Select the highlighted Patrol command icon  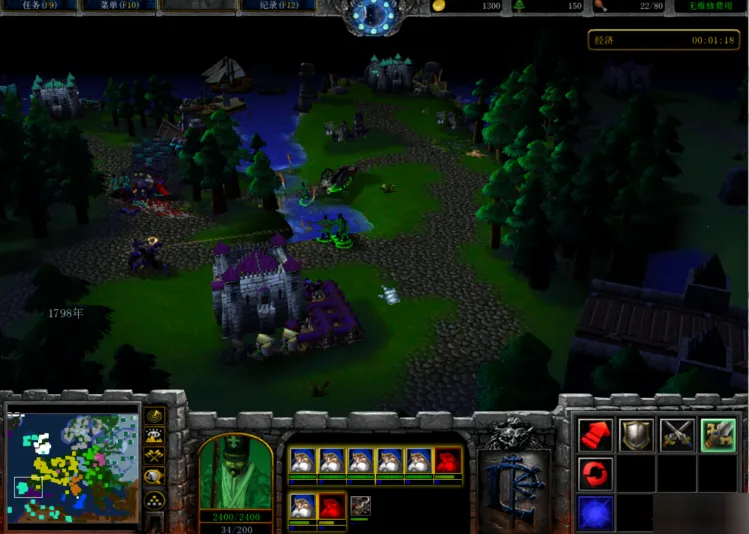point(718,434)
